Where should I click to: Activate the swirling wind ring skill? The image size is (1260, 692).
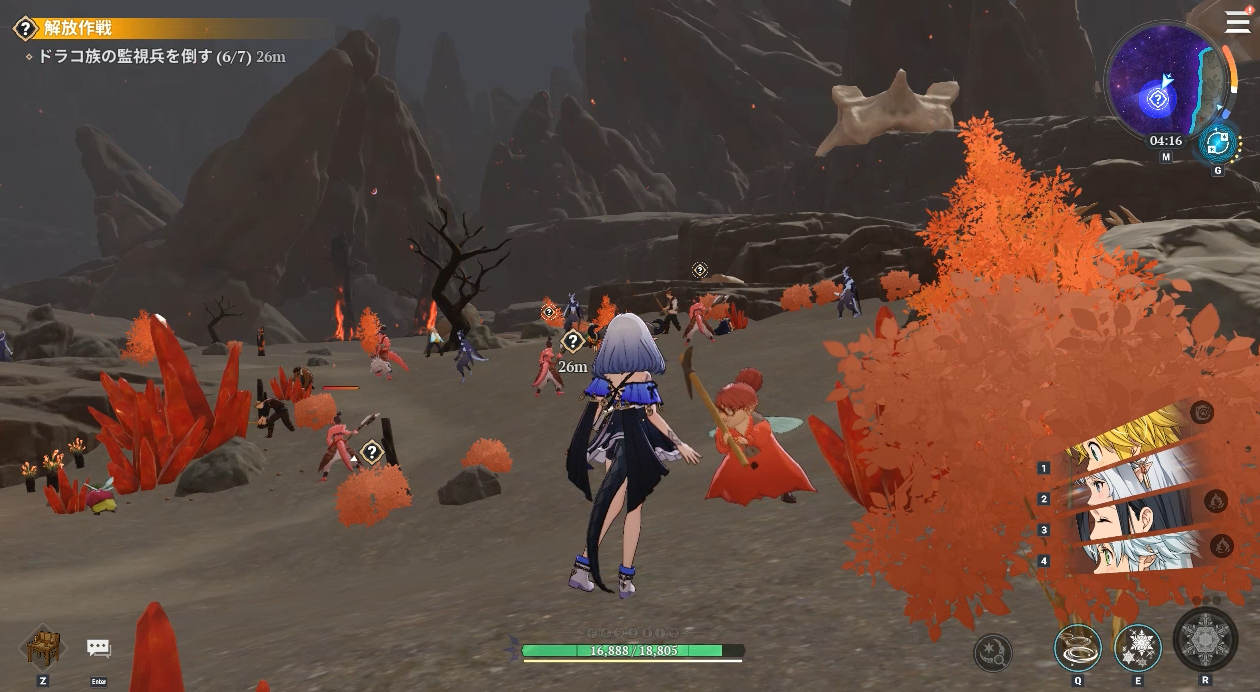pos(1078,647)
